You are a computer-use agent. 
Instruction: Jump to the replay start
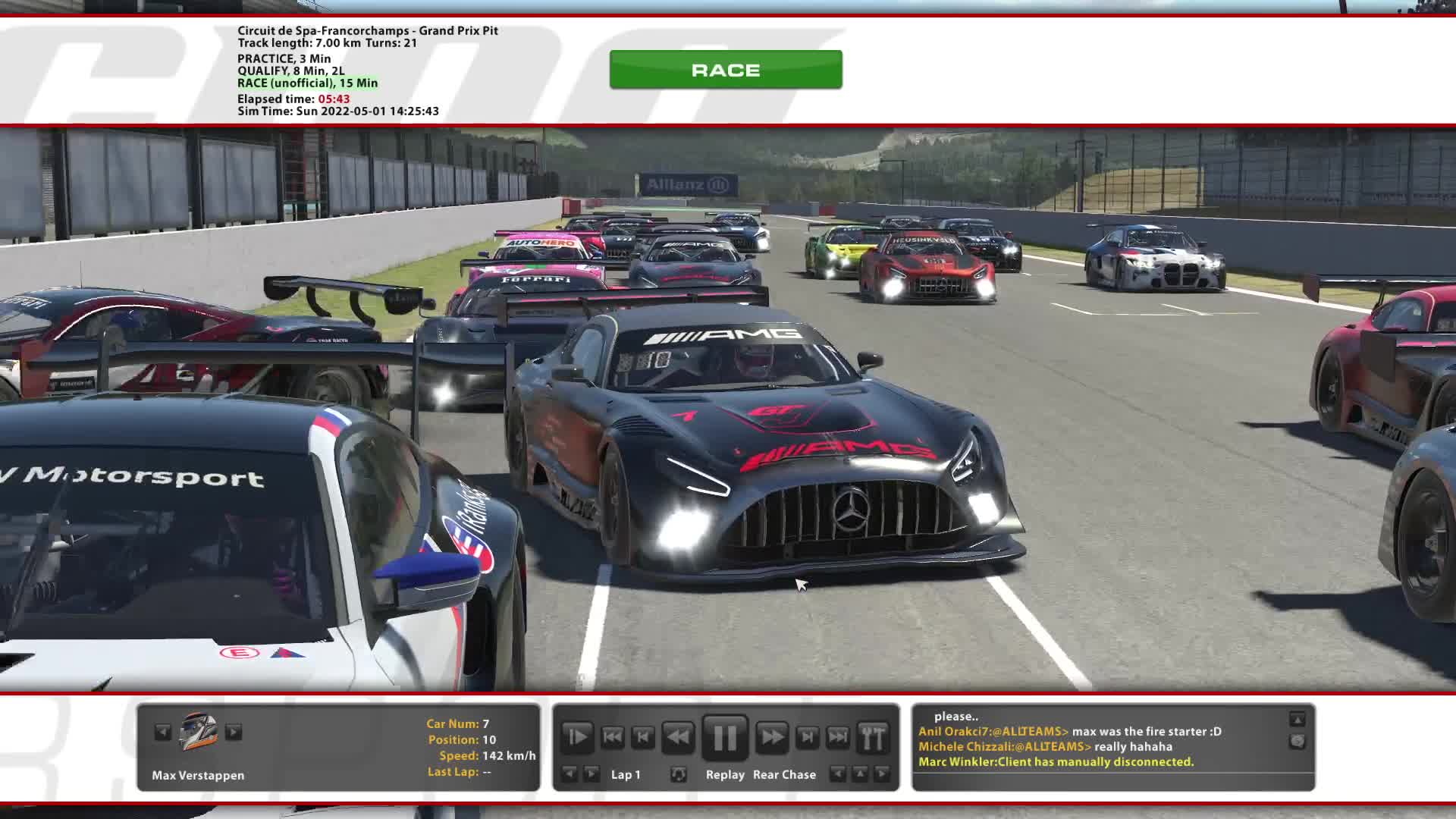coord(612,737)
